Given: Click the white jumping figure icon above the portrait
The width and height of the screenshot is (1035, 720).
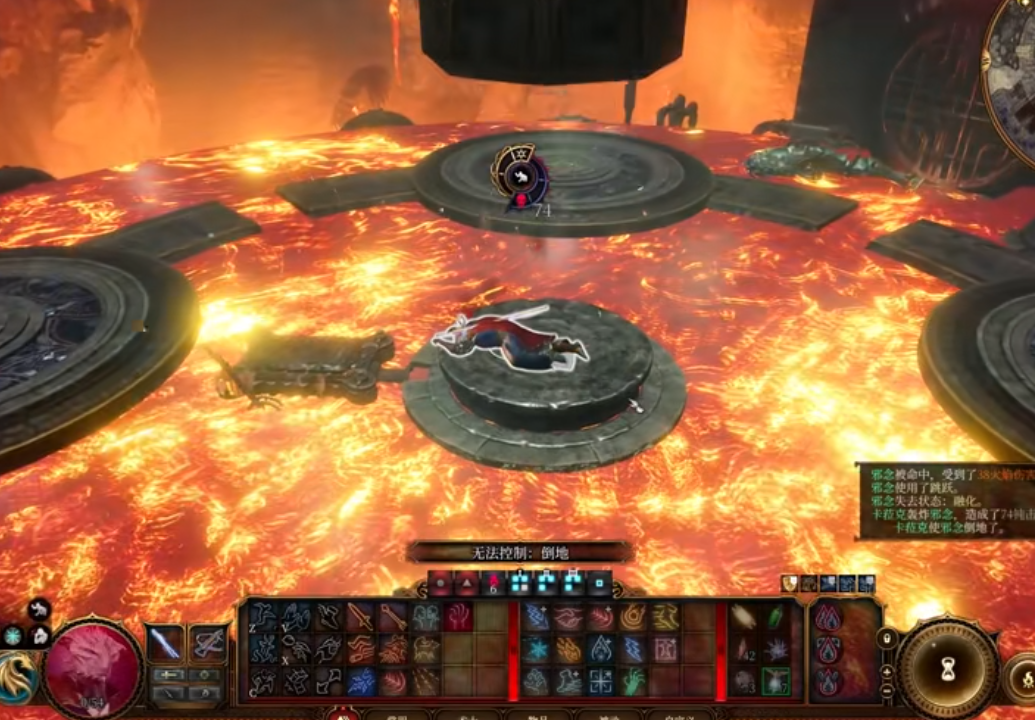Looking at the screenshot, I should pos(39,609).
